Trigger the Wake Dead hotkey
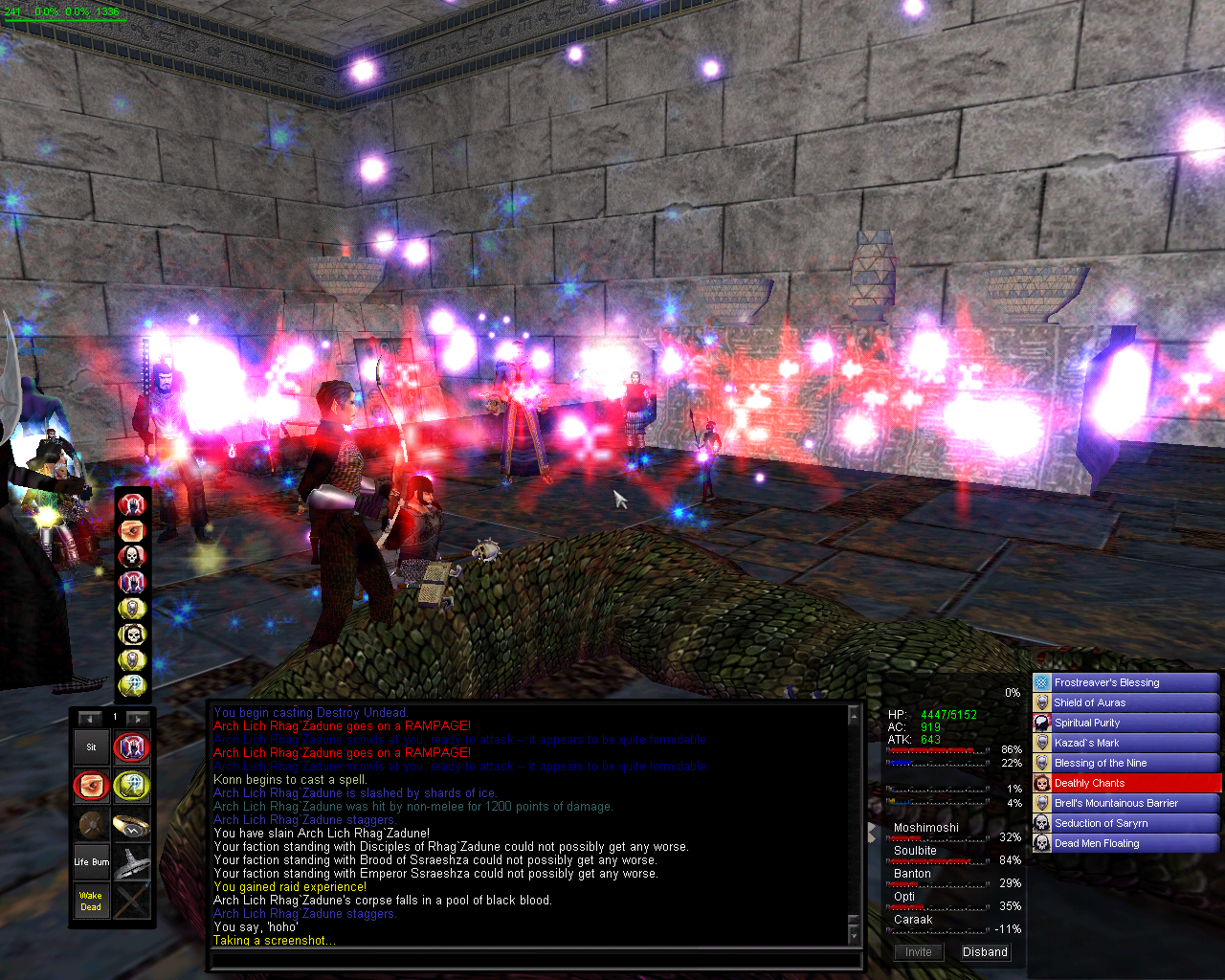Screen dimensions: 1225x980 [92, 902]
